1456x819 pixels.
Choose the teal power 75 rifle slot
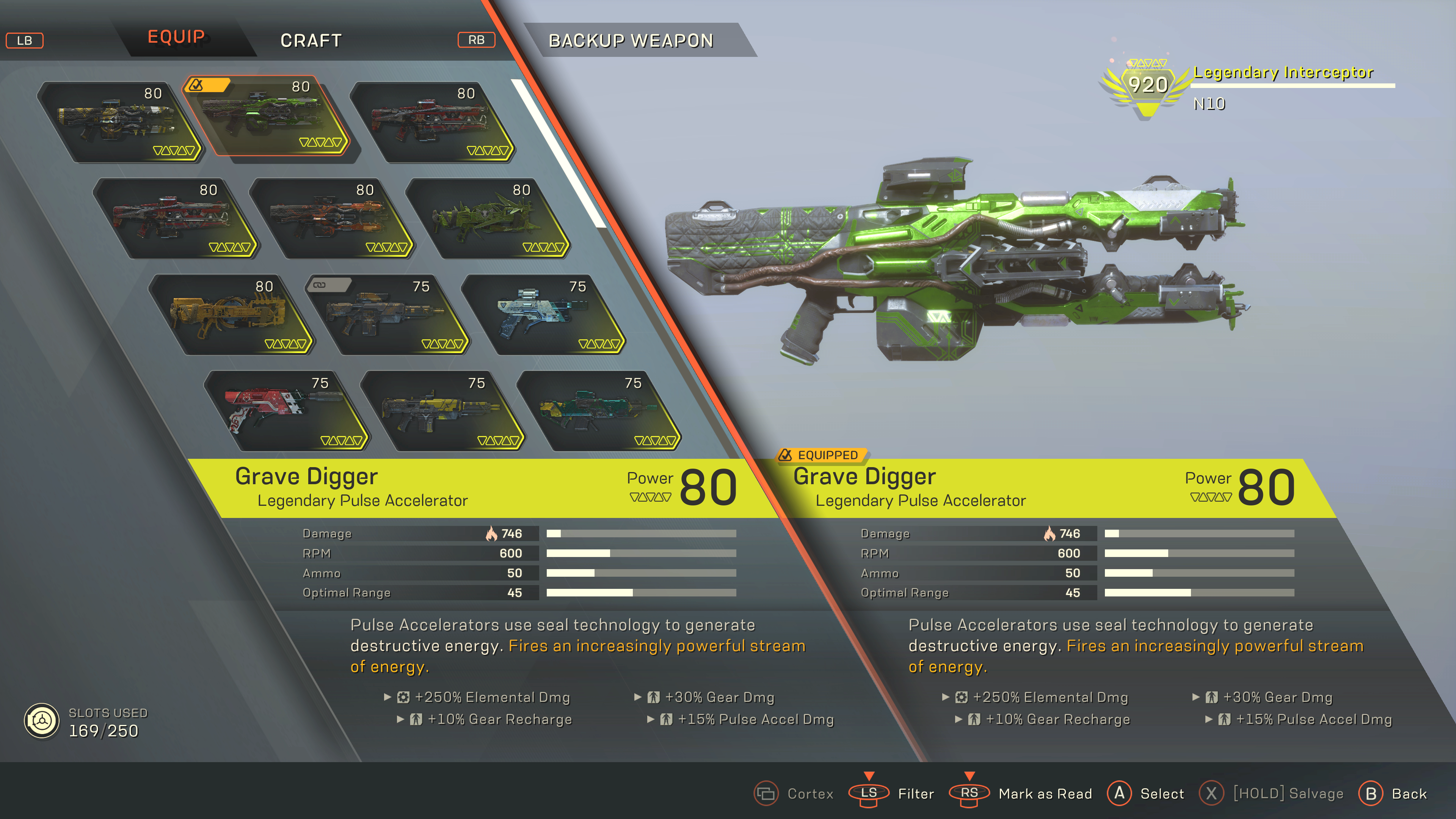(599, 411)
